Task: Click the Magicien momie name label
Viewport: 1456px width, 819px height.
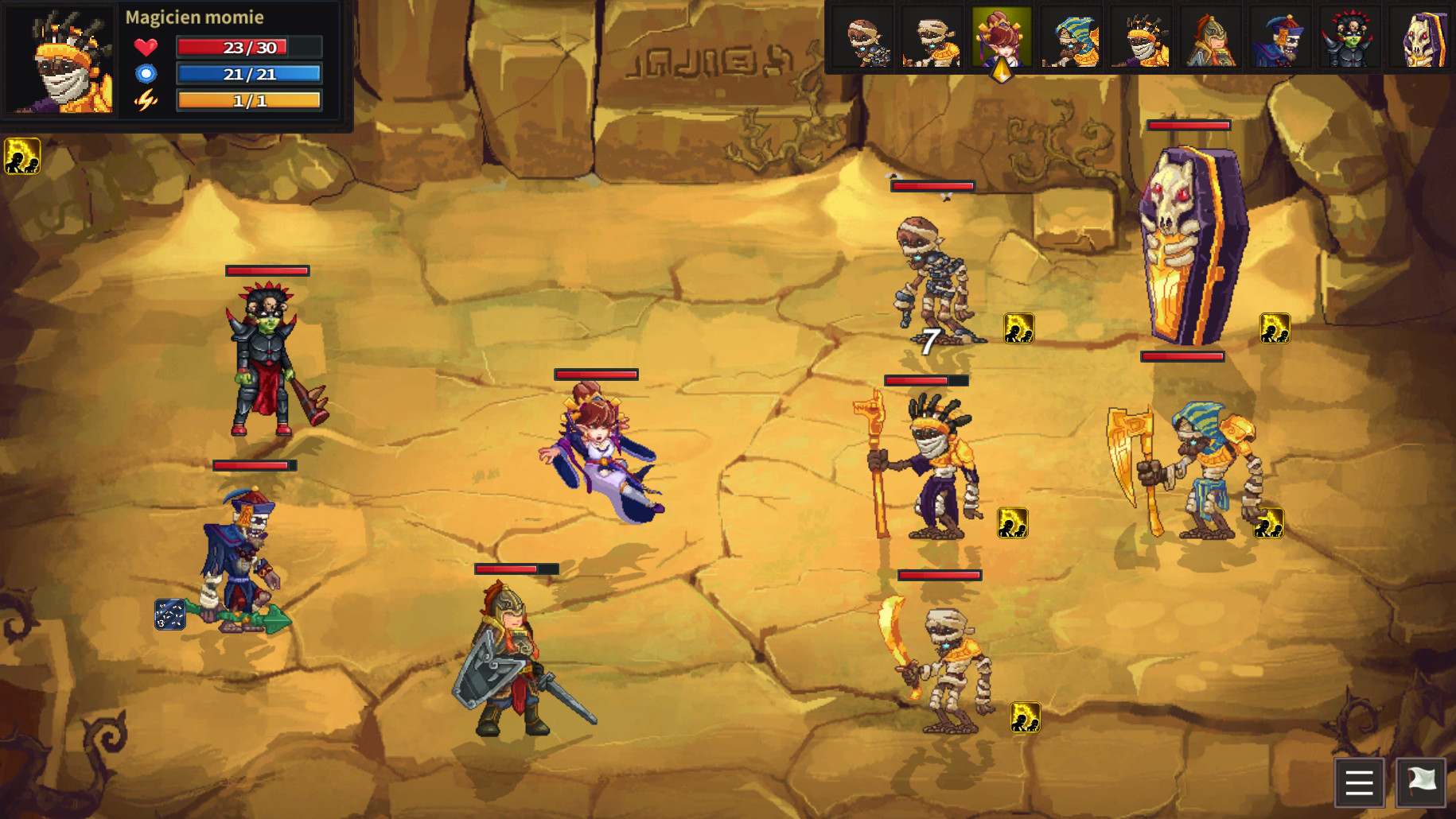Action: click(196, 16)
